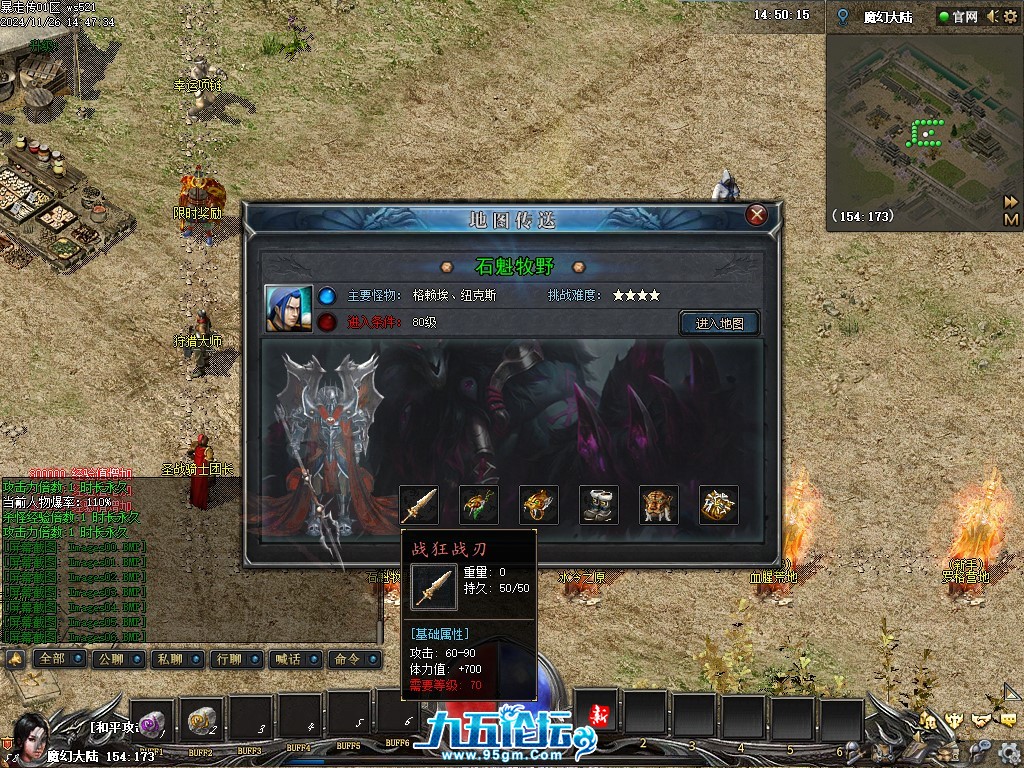
Task: Open the 官网 official website link
Action: tap(957, 17)
